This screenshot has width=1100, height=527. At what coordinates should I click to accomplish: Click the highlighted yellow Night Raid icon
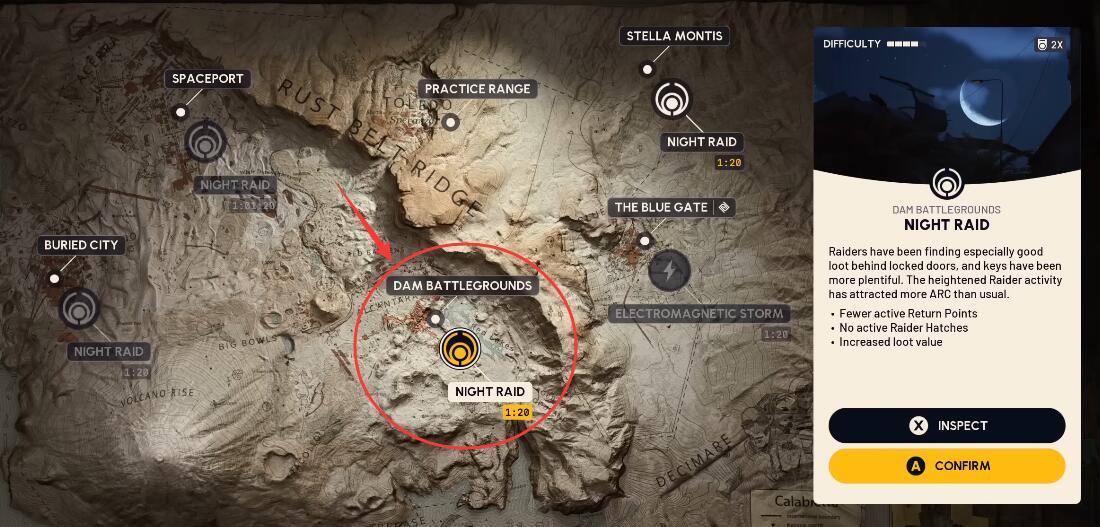coord(460,349)
